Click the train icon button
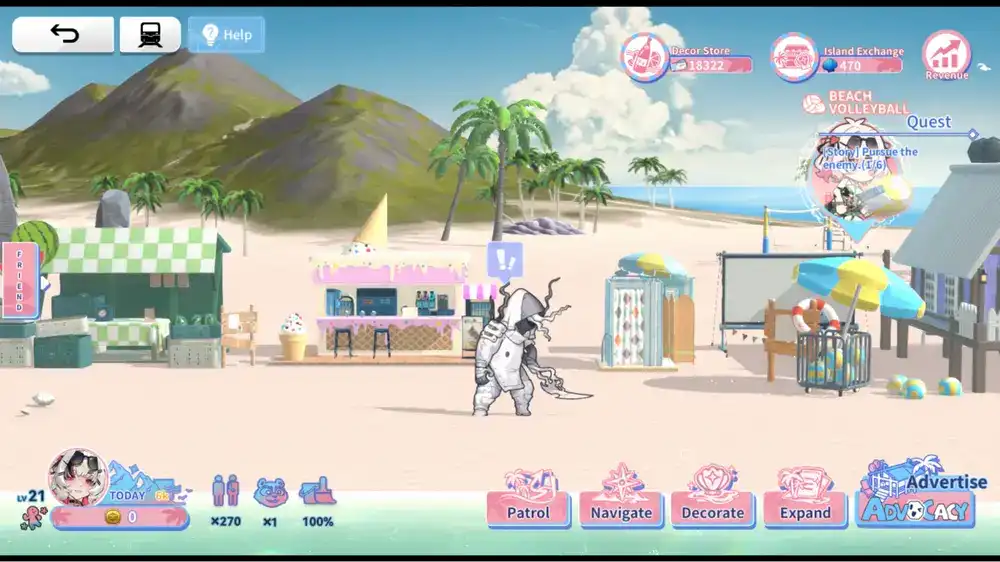The height and width of the screenshot is (562, 1000). [x=150, y=35]
